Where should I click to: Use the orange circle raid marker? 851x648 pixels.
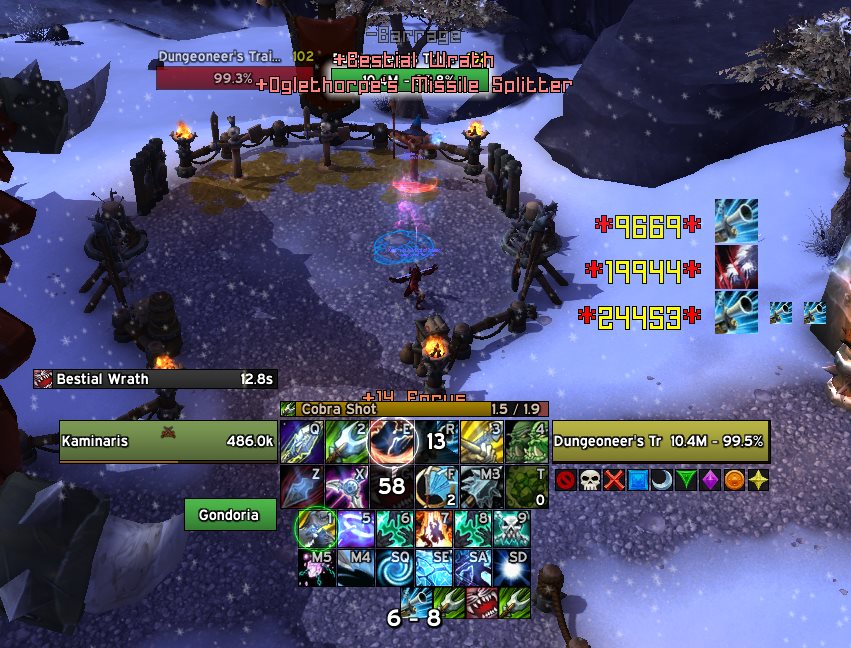[x=734, y=480]
